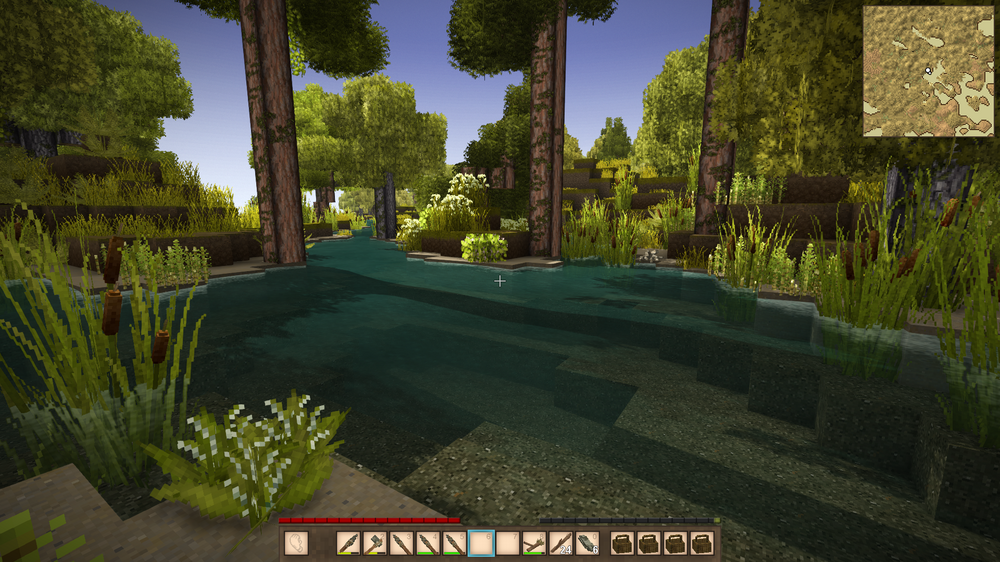Select the stack of 6 stones

click(587, 543)
